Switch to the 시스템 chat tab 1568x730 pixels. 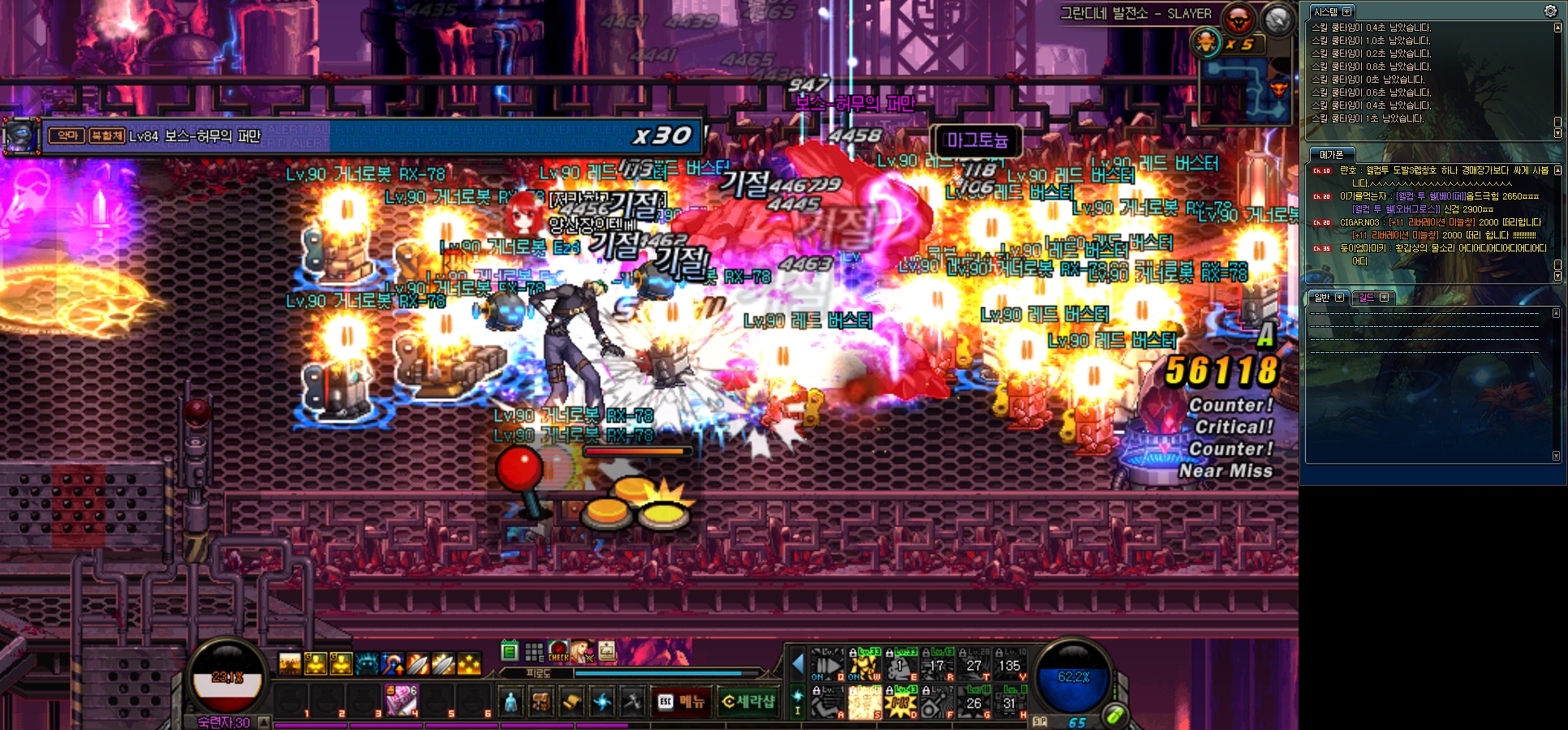pyautogui.click(x=1325, y=12)
